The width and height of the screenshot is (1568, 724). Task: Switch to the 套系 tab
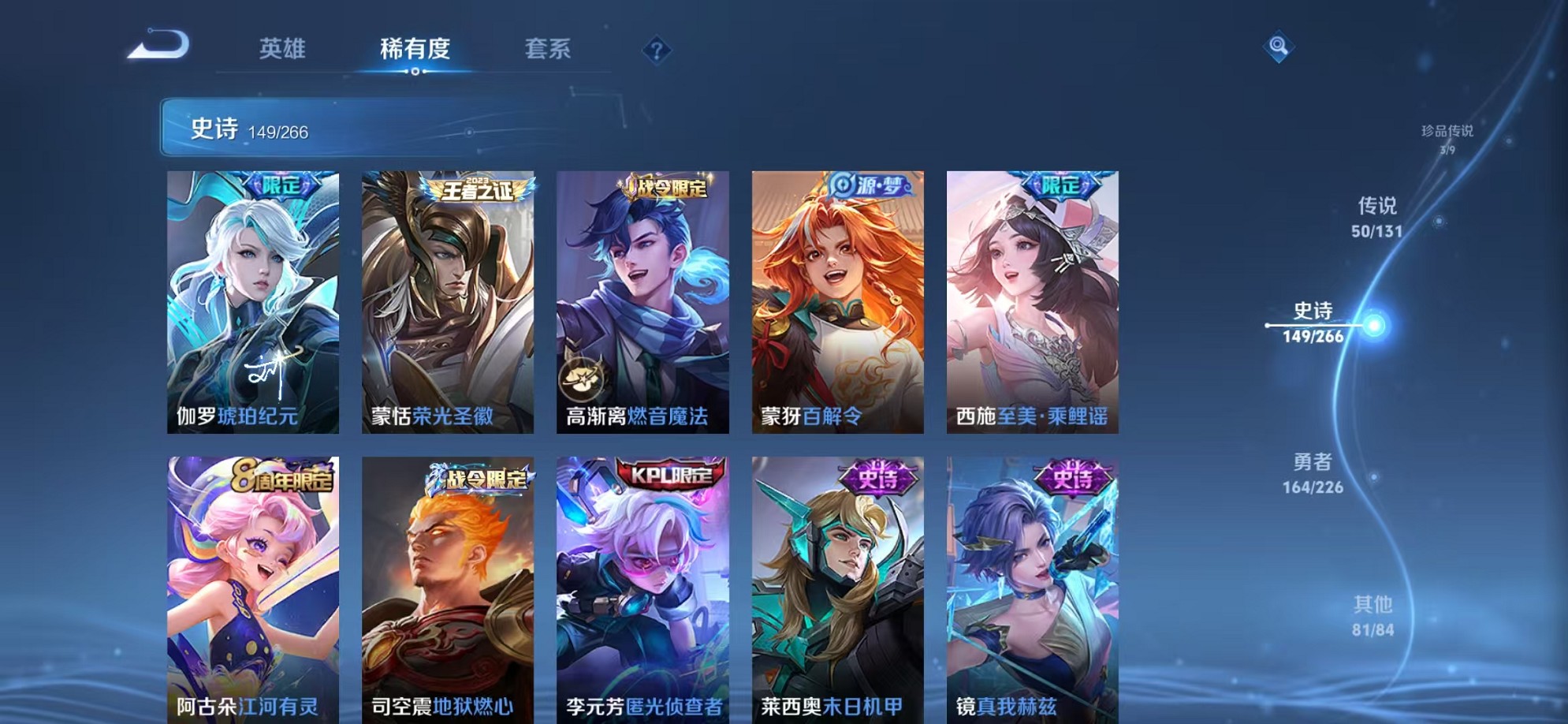click(549, 49)
